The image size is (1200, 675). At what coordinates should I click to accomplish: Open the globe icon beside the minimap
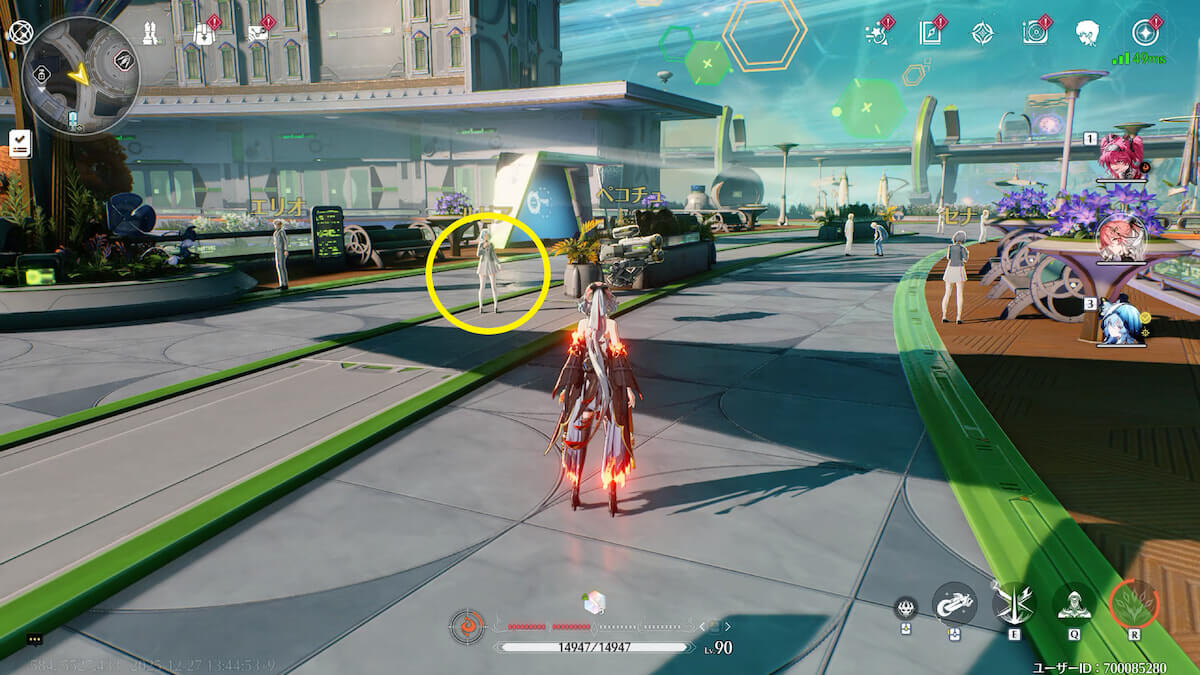pos(20,32)
